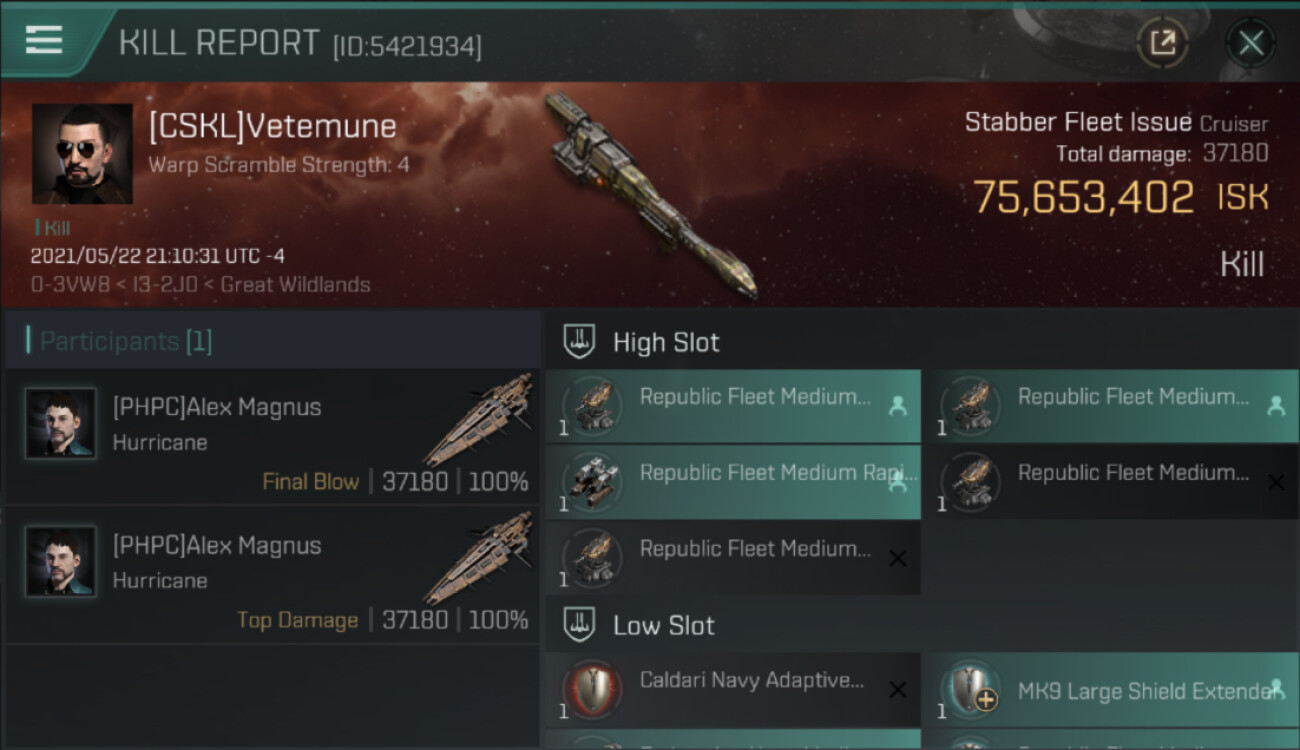Select the Caldari Navy Adaptive module slot
This screenshot has height=750, width=1300.
click(733, 689)
